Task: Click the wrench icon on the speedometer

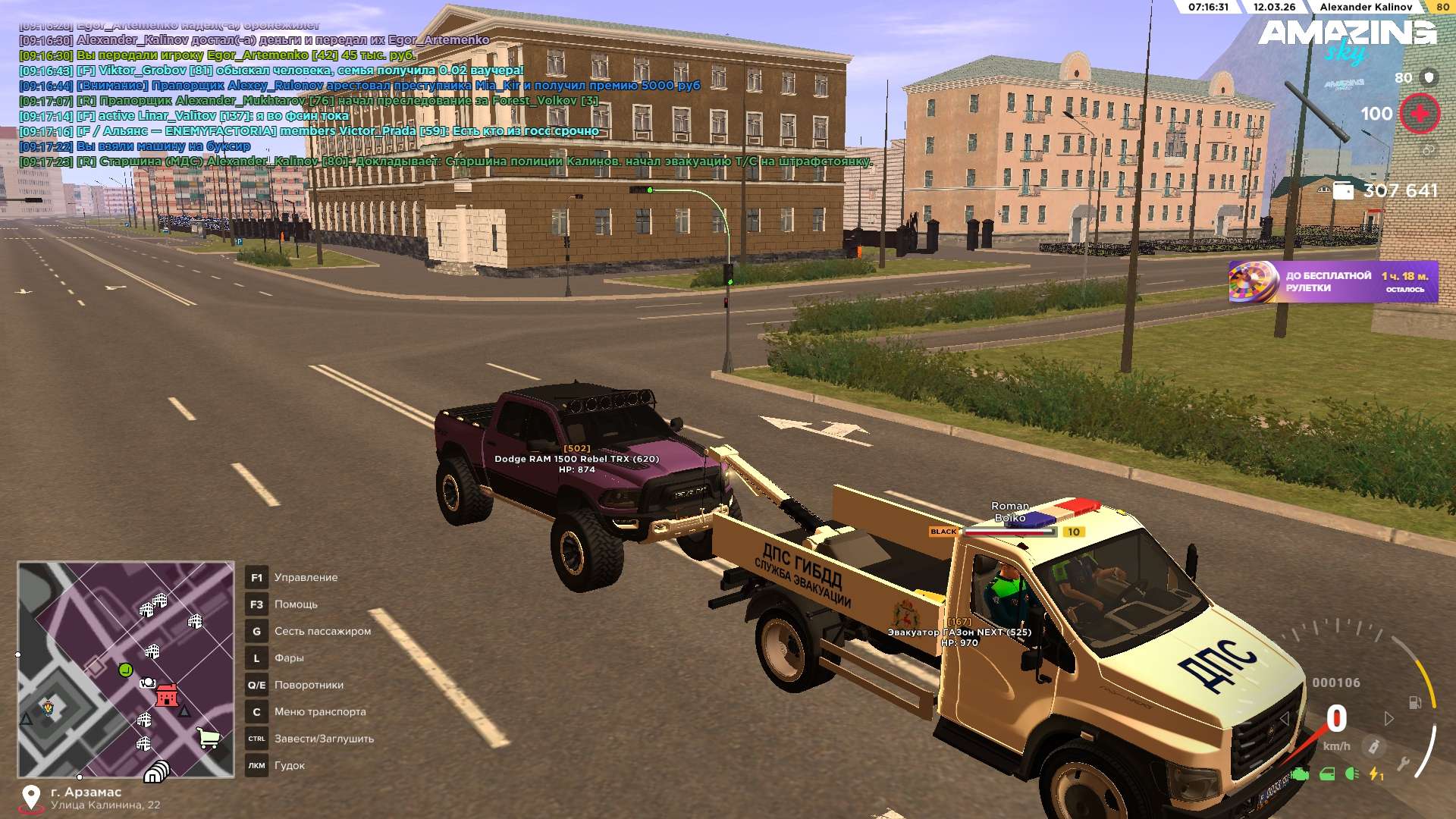Action: 1403,764
